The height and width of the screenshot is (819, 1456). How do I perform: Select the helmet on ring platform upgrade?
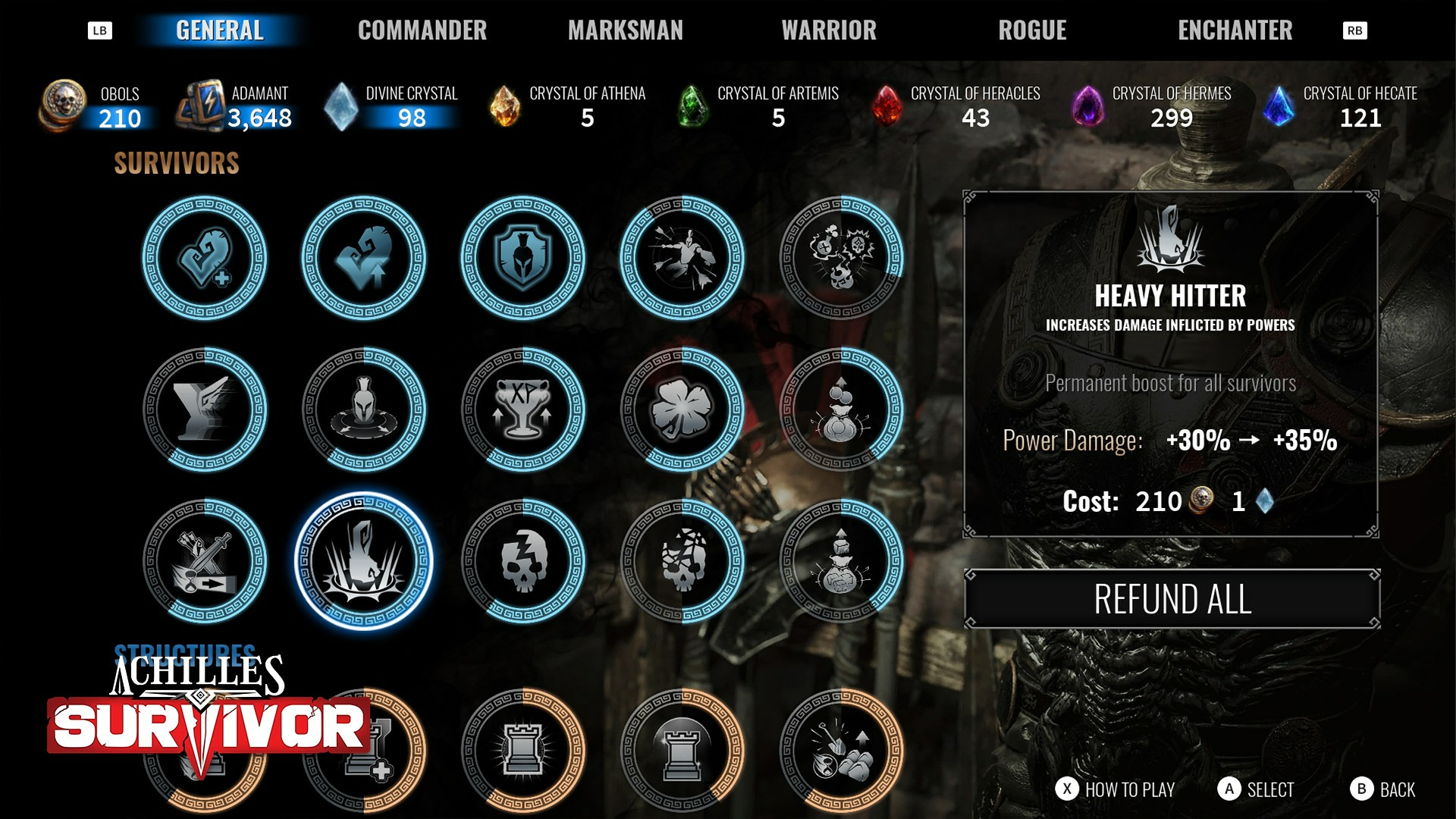(364, 409)
